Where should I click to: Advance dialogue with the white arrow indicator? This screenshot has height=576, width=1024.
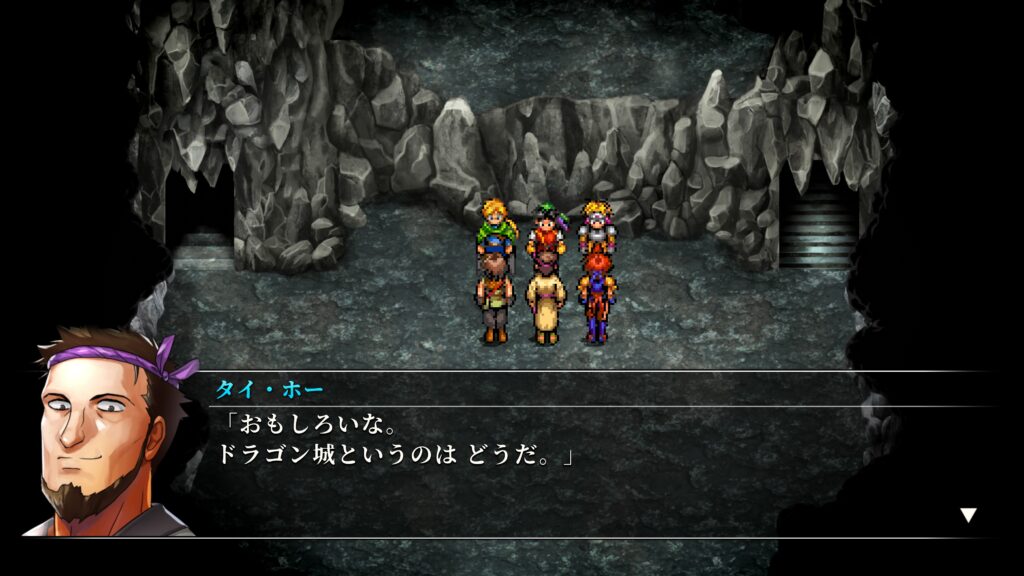[x=968, y=515]
